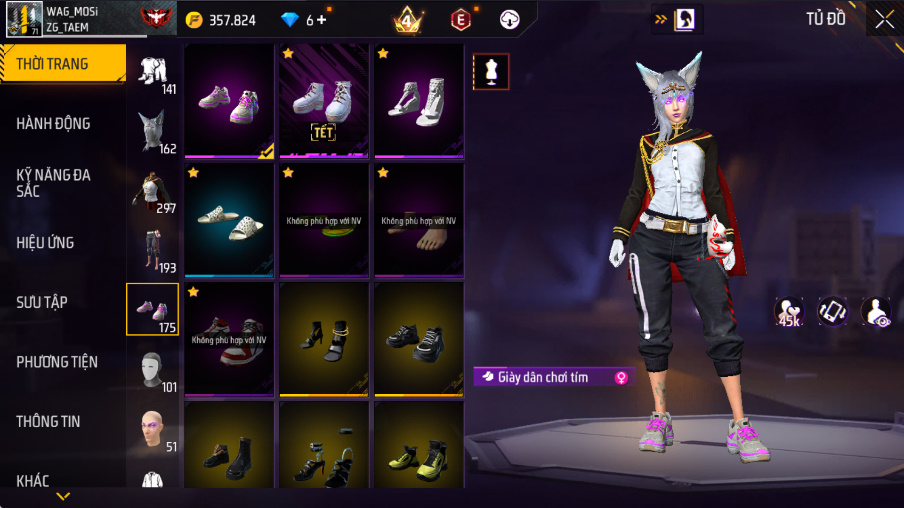904x508 pixels.
Task: Choose the outfit sets subcategory with 141 items
Action: point(153,73)
